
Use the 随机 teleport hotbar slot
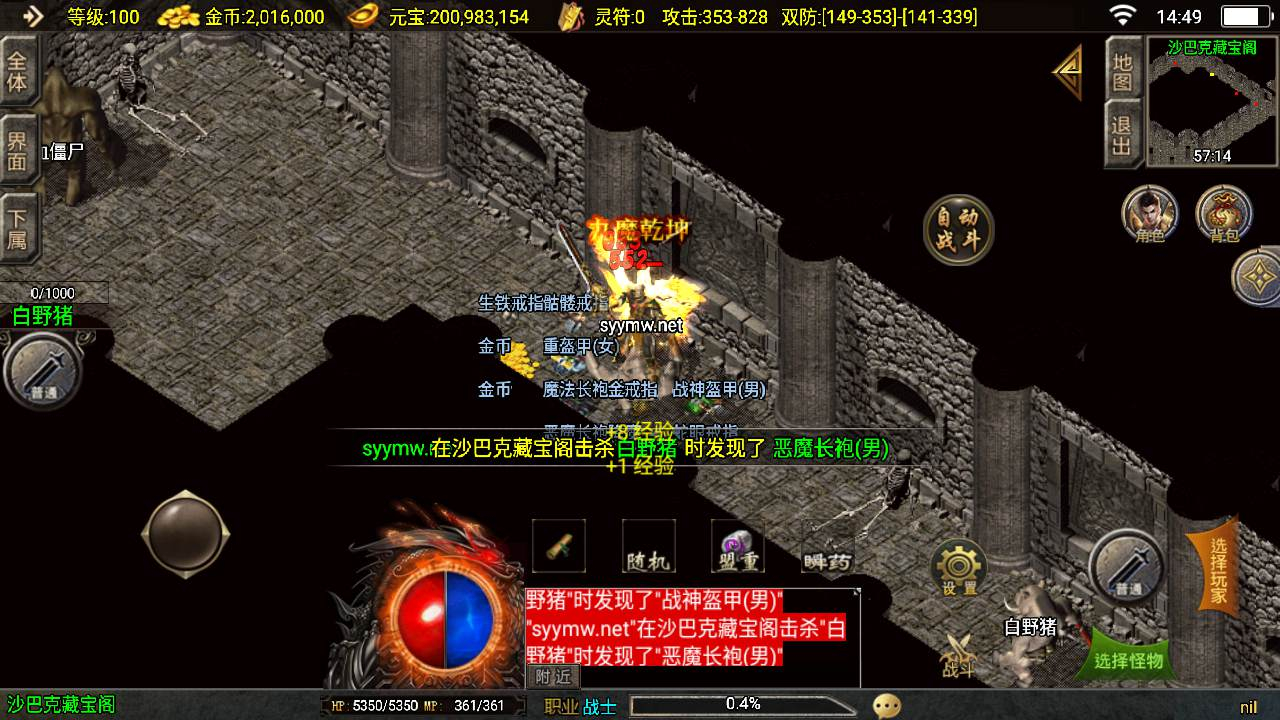coord(648,546)
